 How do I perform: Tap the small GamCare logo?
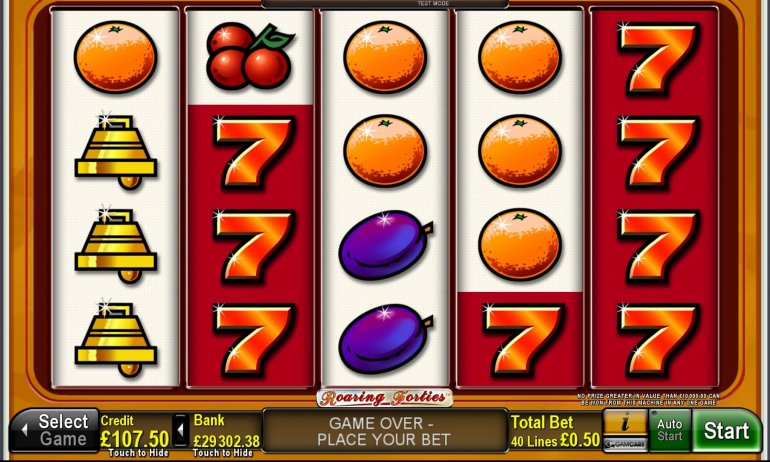[x=625, y=445]
